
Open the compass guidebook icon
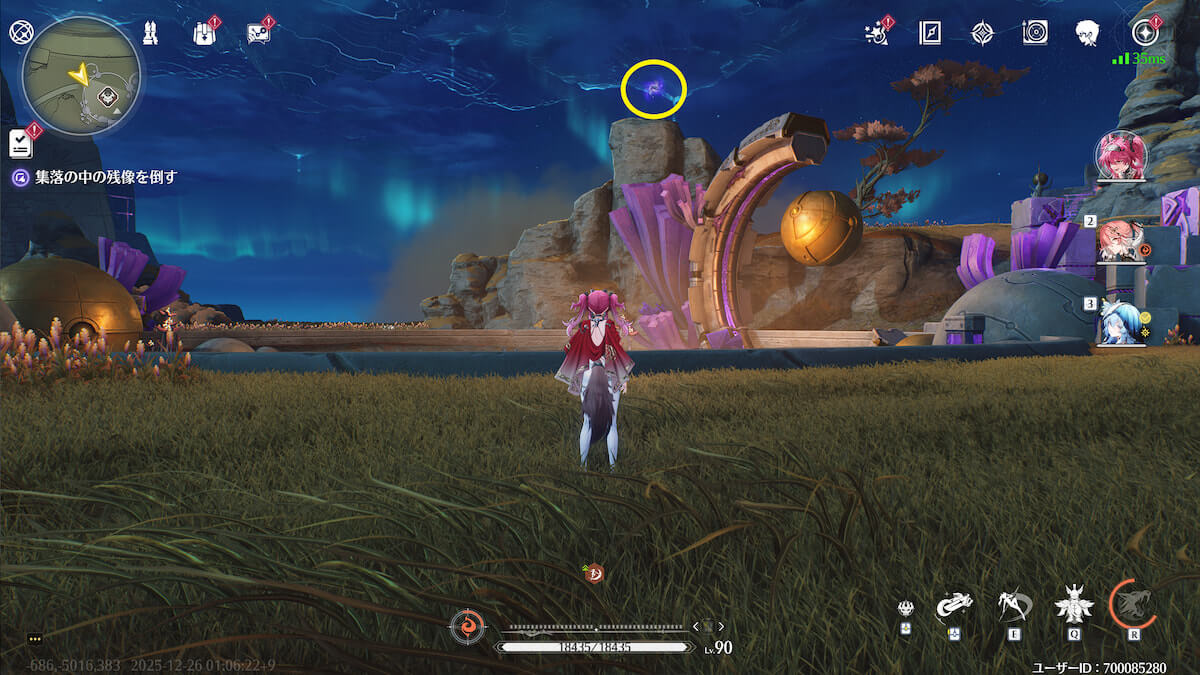930,33
